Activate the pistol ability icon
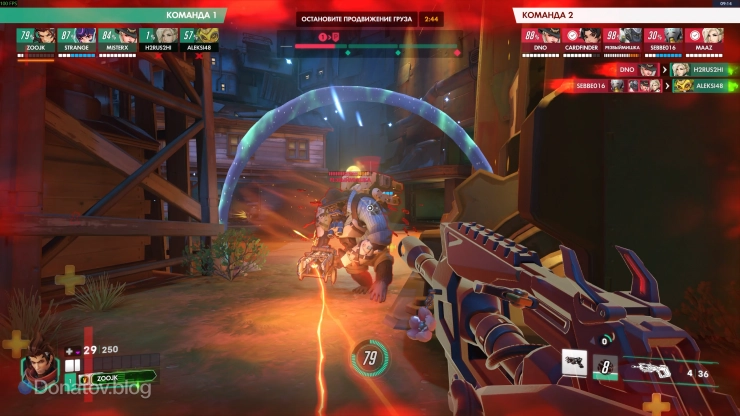 point(573,363)
